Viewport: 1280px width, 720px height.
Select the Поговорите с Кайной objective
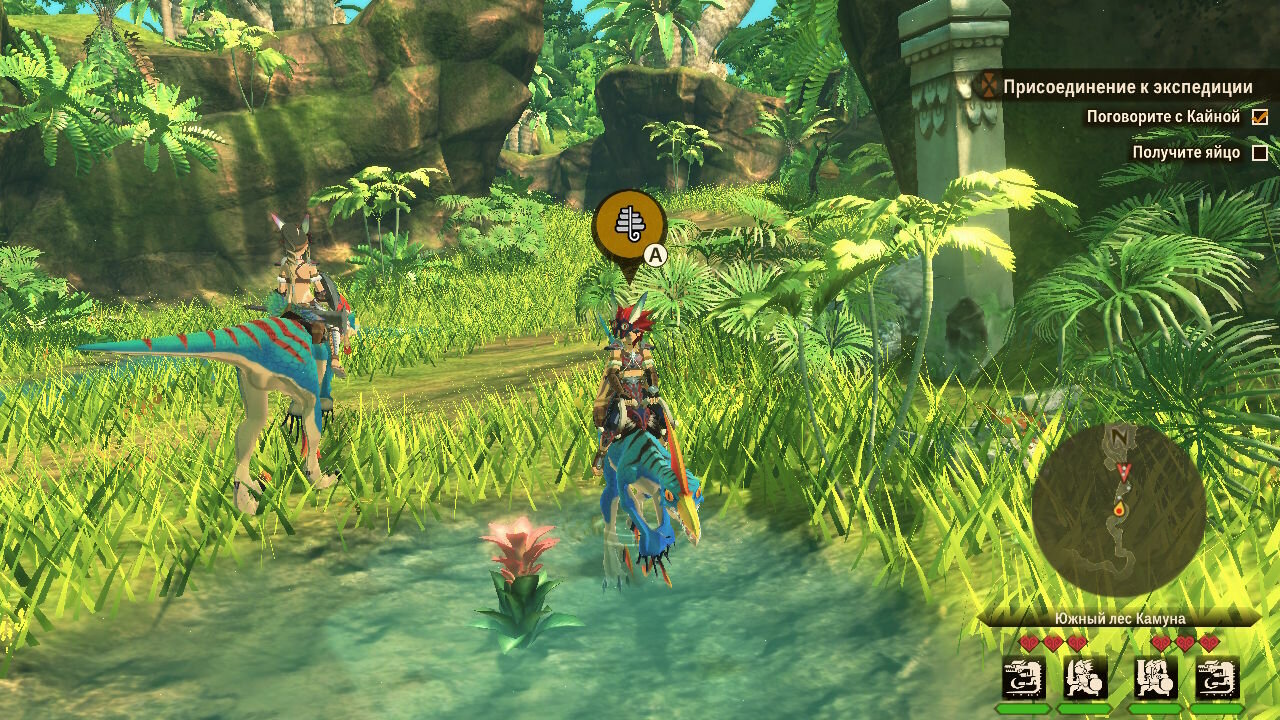[x=1163, y=117]
